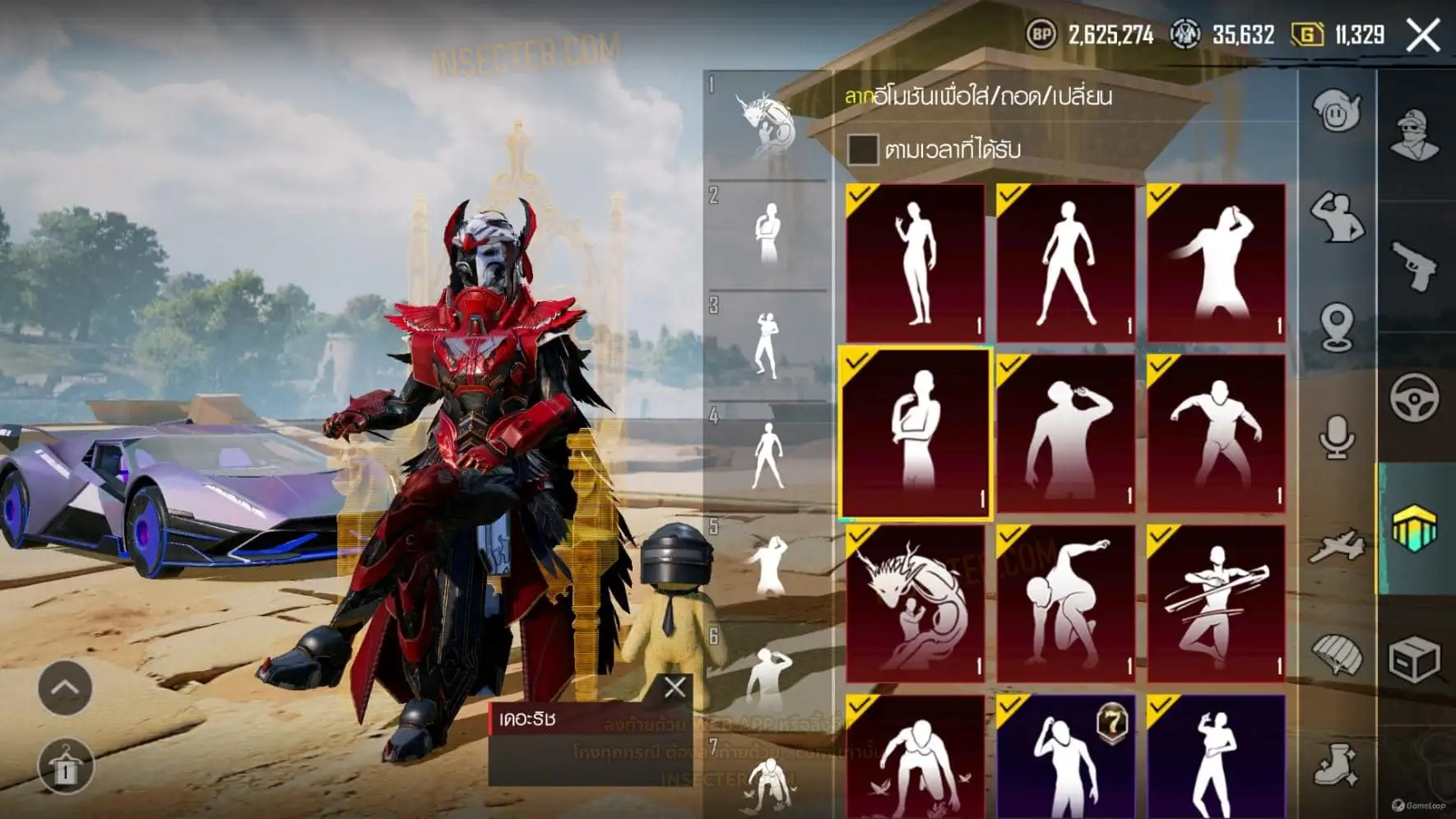Choose the hula hoop dance emote
Image resolution: width=1456 pixels, height=819 pixels.
click(1216, 604)
